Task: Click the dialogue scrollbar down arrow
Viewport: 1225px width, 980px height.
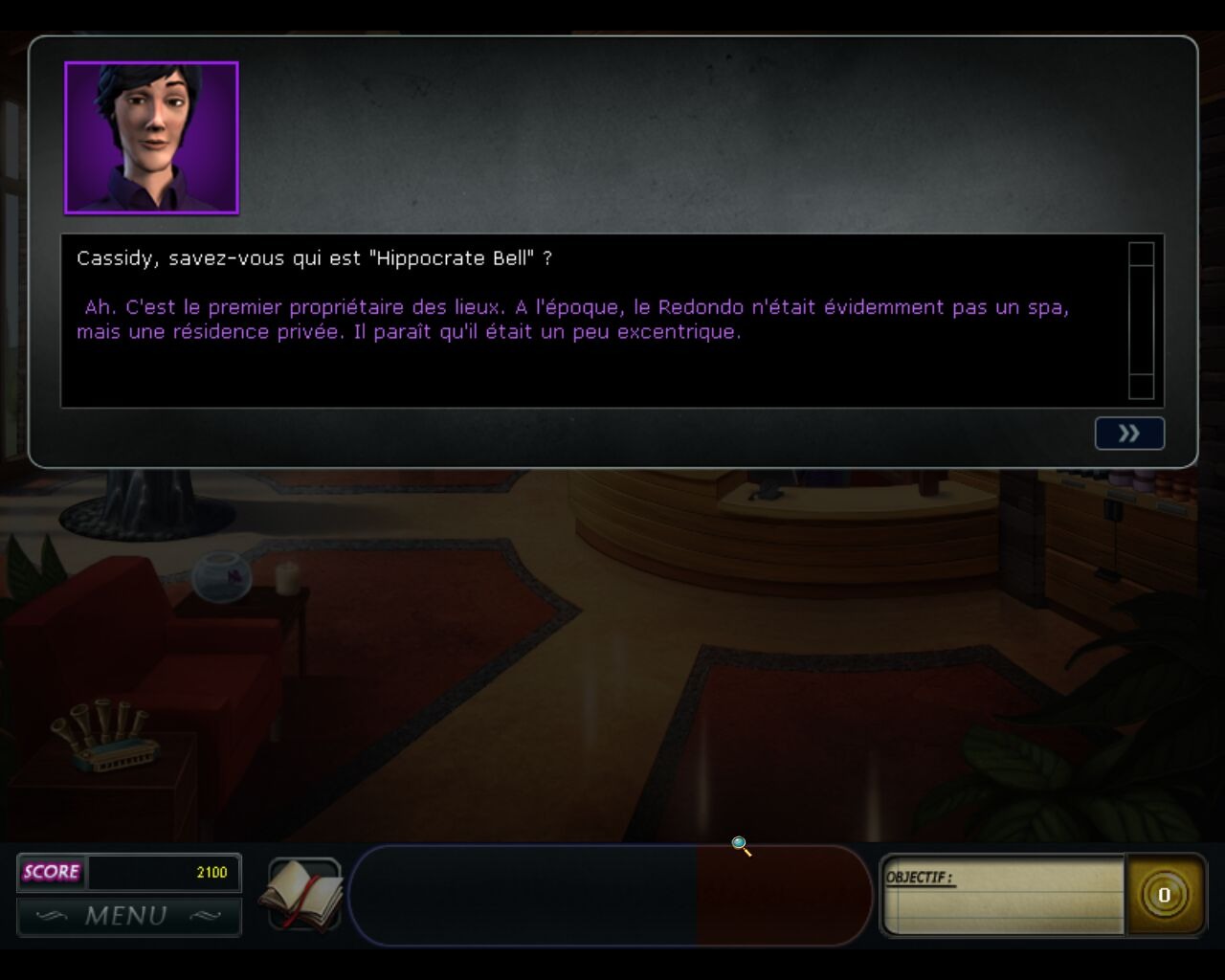Action: pyautogui.click(x=1141, y=387)
